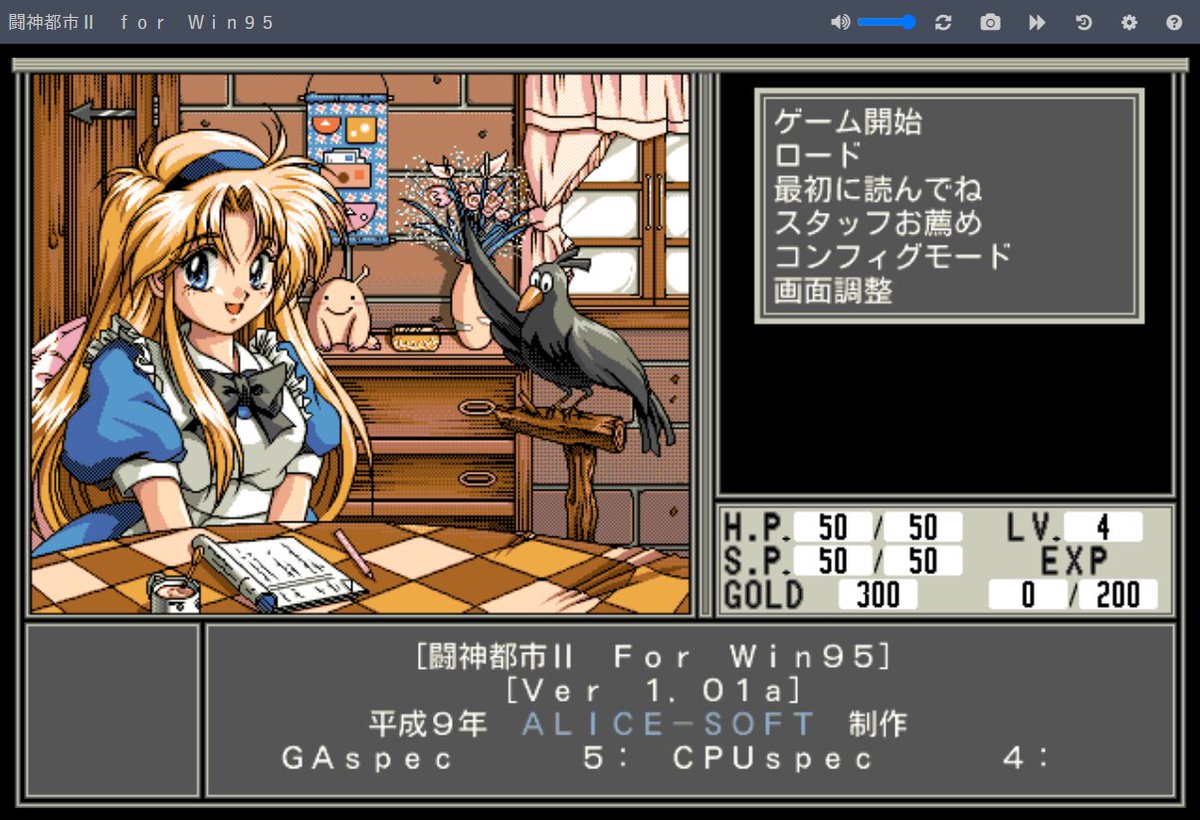The width and height of the screenshot is (1200, 820).
Task: Click the blue volume slider
Action: tap(886, 22)
